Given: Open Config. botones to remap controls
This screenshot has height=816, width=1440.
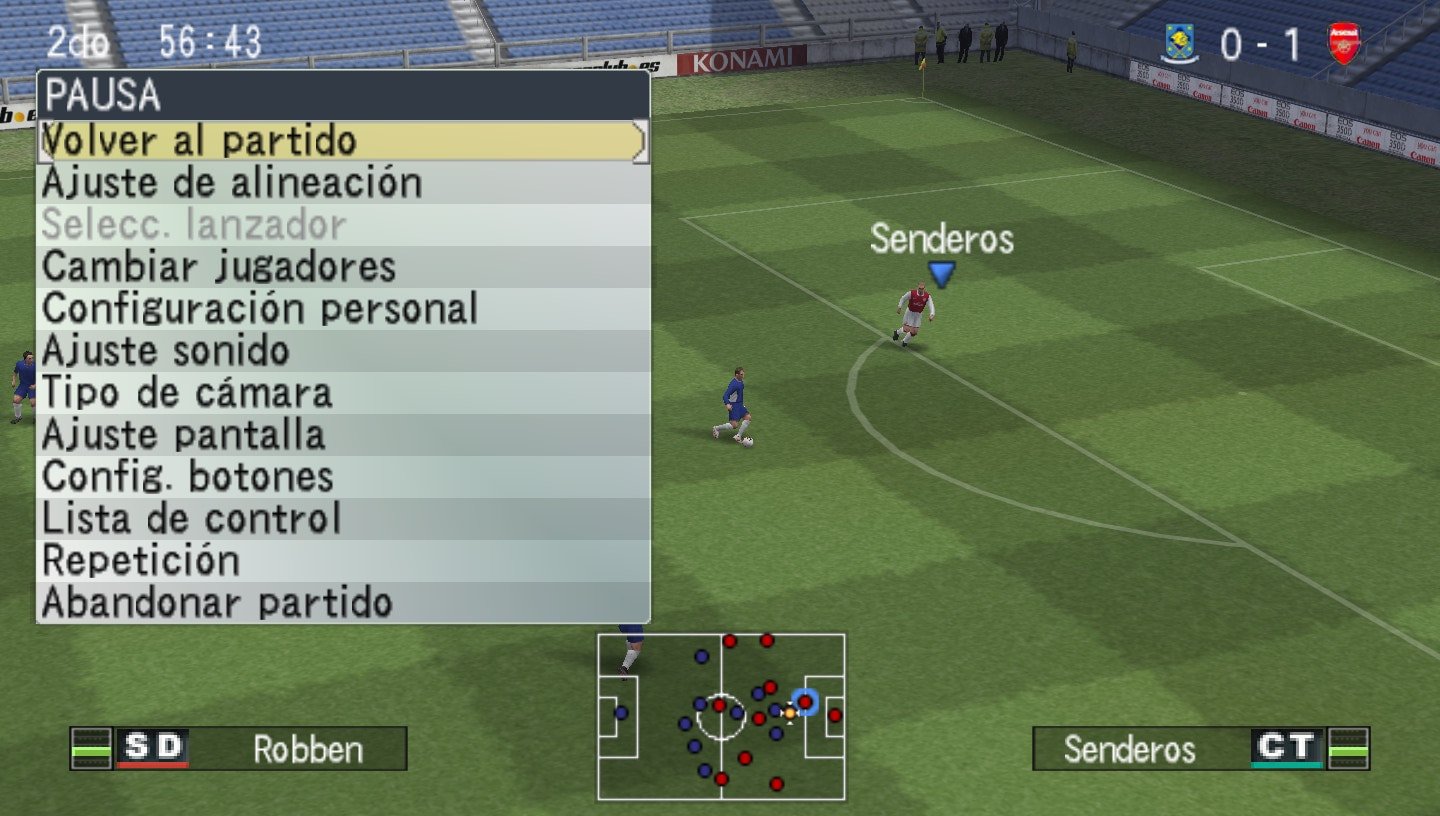Looking at the screenshot, I should click(x=187, y=476).
